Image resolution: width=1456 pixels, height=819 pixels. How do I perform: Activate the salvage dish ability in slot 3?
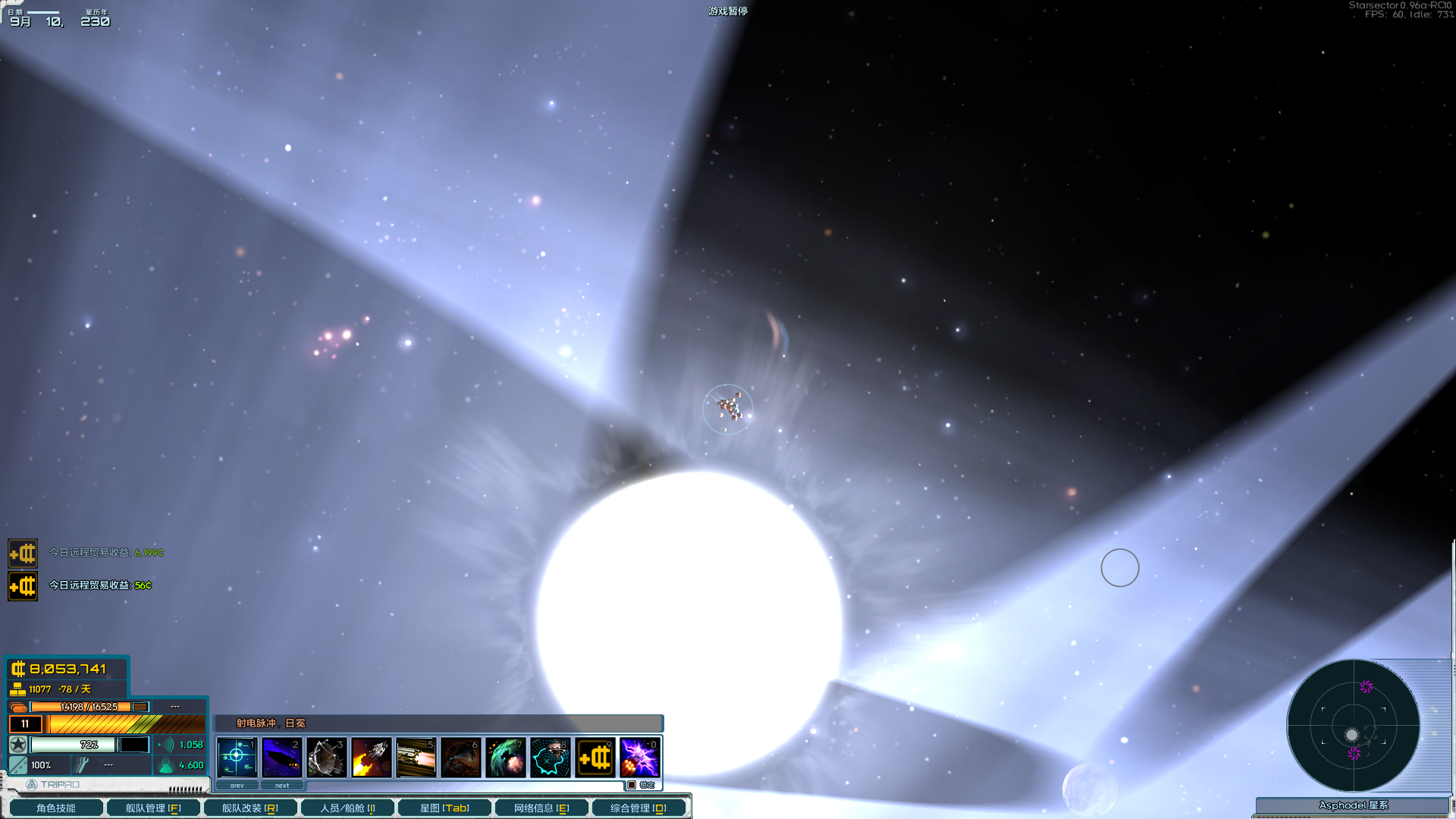click(326, 757)
